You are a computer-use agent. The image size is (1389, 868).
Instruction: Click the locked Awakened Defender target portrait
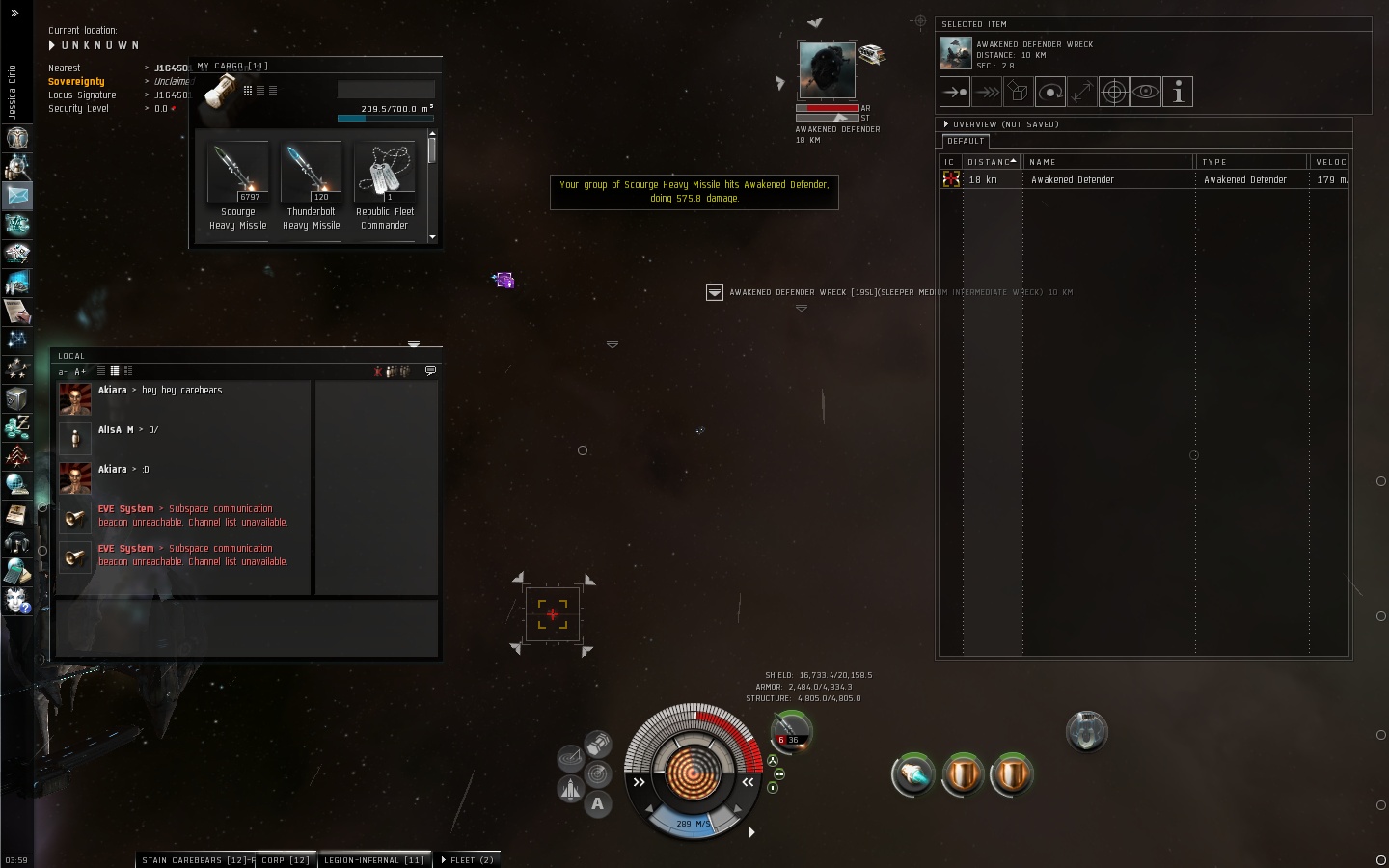click(x=827, y=69)
